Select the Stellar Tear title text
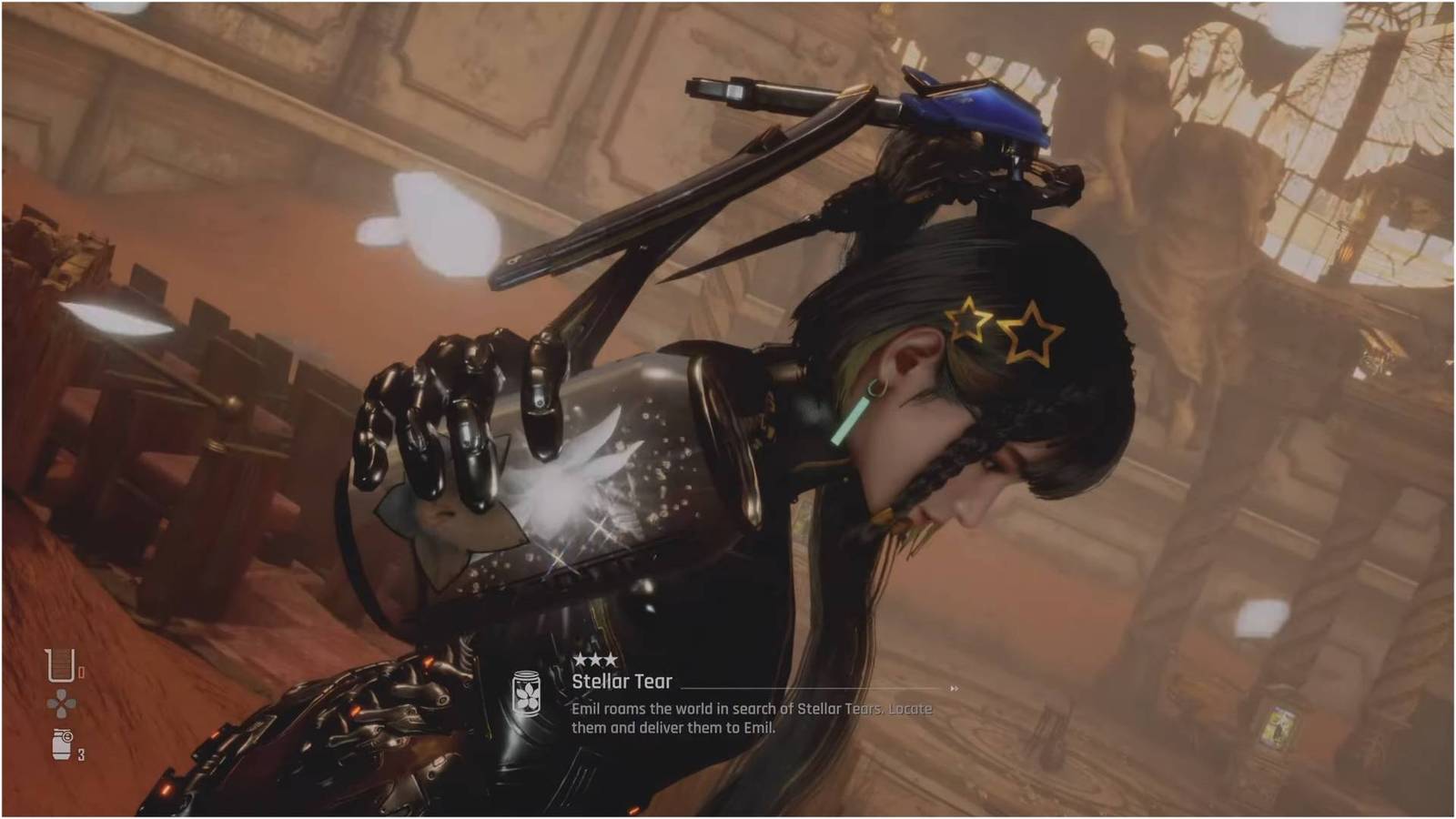Screen dimensions: 1456x819 tap(622, 680)
